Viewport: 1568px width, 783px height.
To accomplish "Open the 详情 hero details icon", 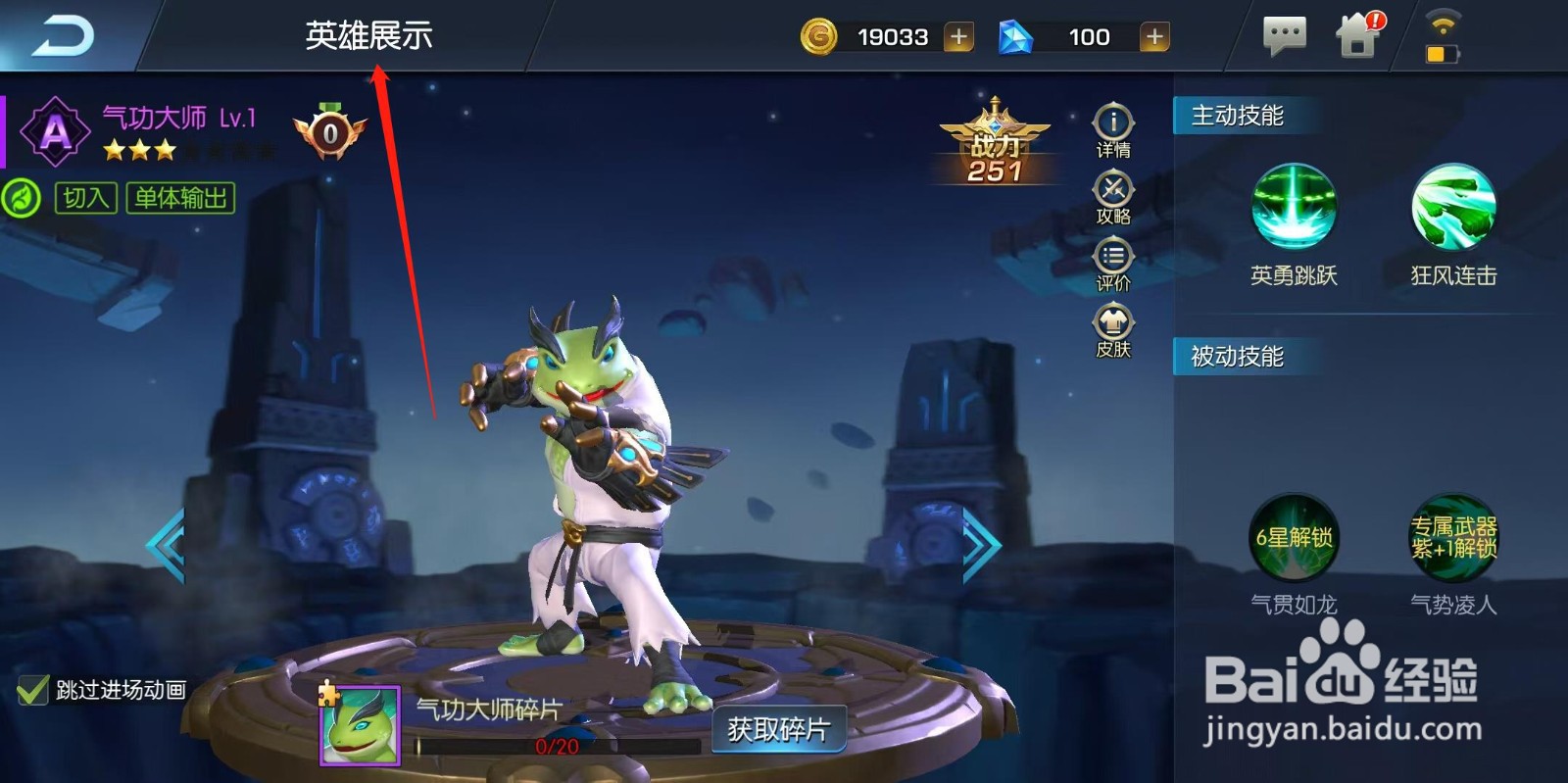I will coord(1112,124).
